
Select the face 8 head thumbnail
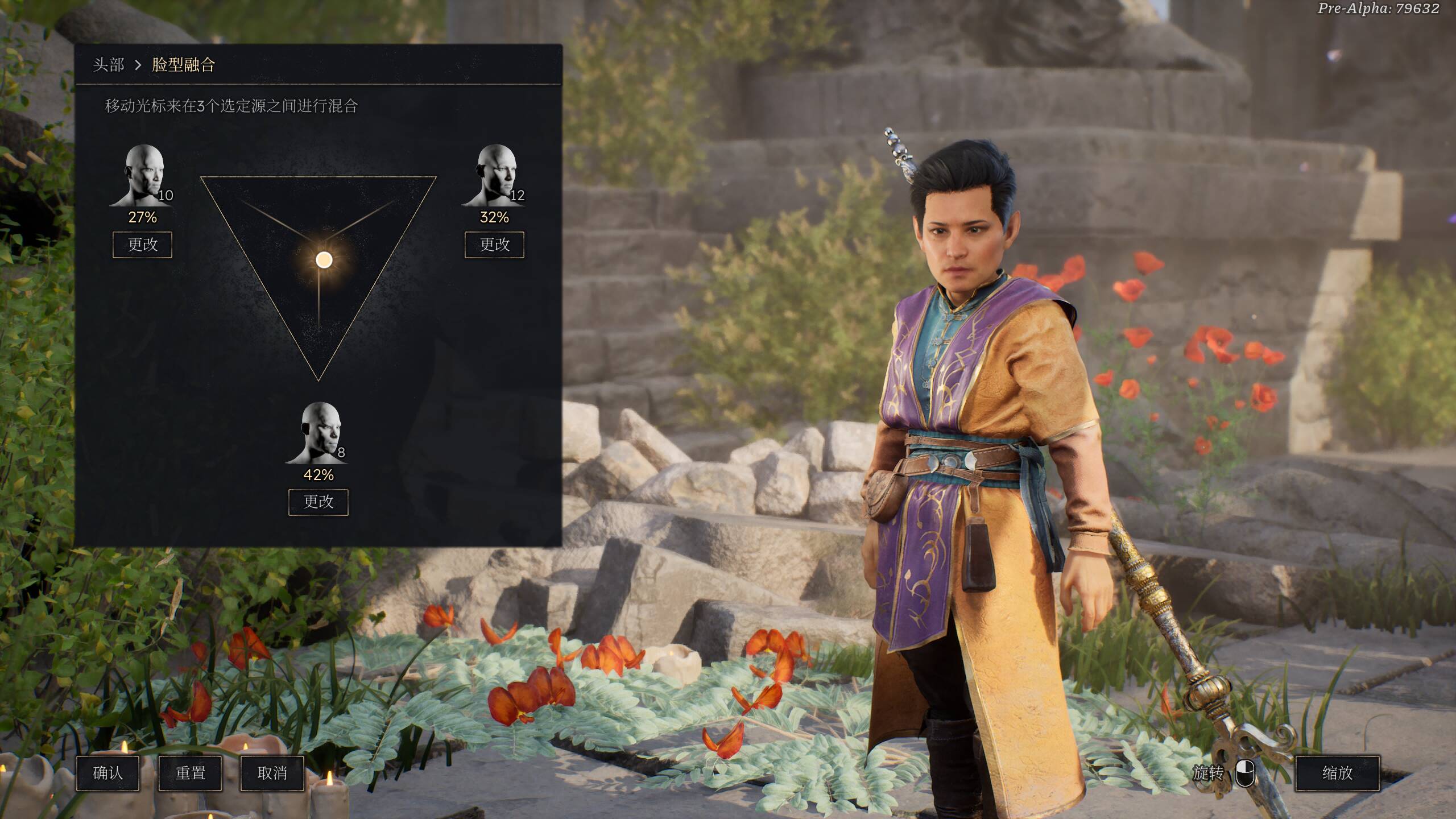click(x=318, y=432)
